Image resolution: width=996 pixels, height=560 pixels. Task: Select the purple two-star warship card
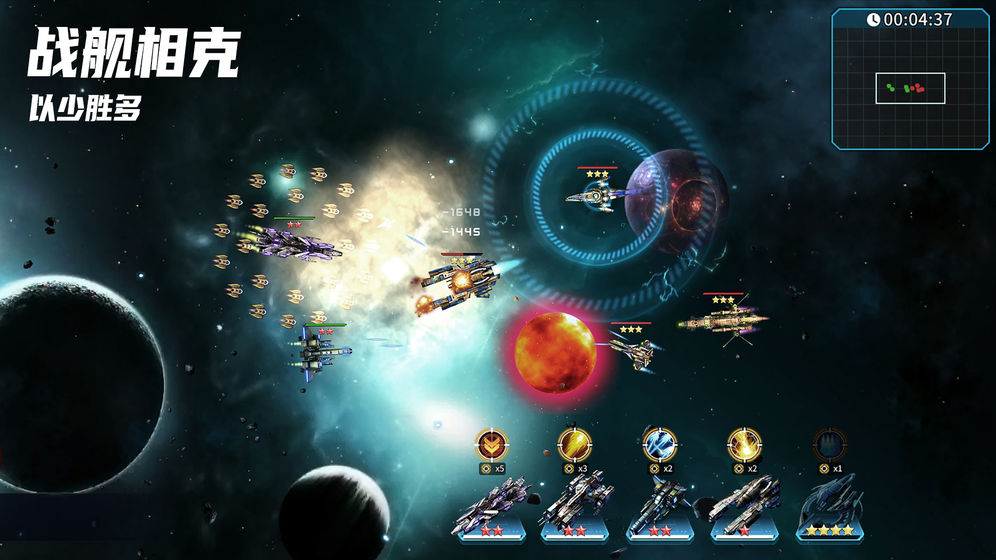[491, 508]
